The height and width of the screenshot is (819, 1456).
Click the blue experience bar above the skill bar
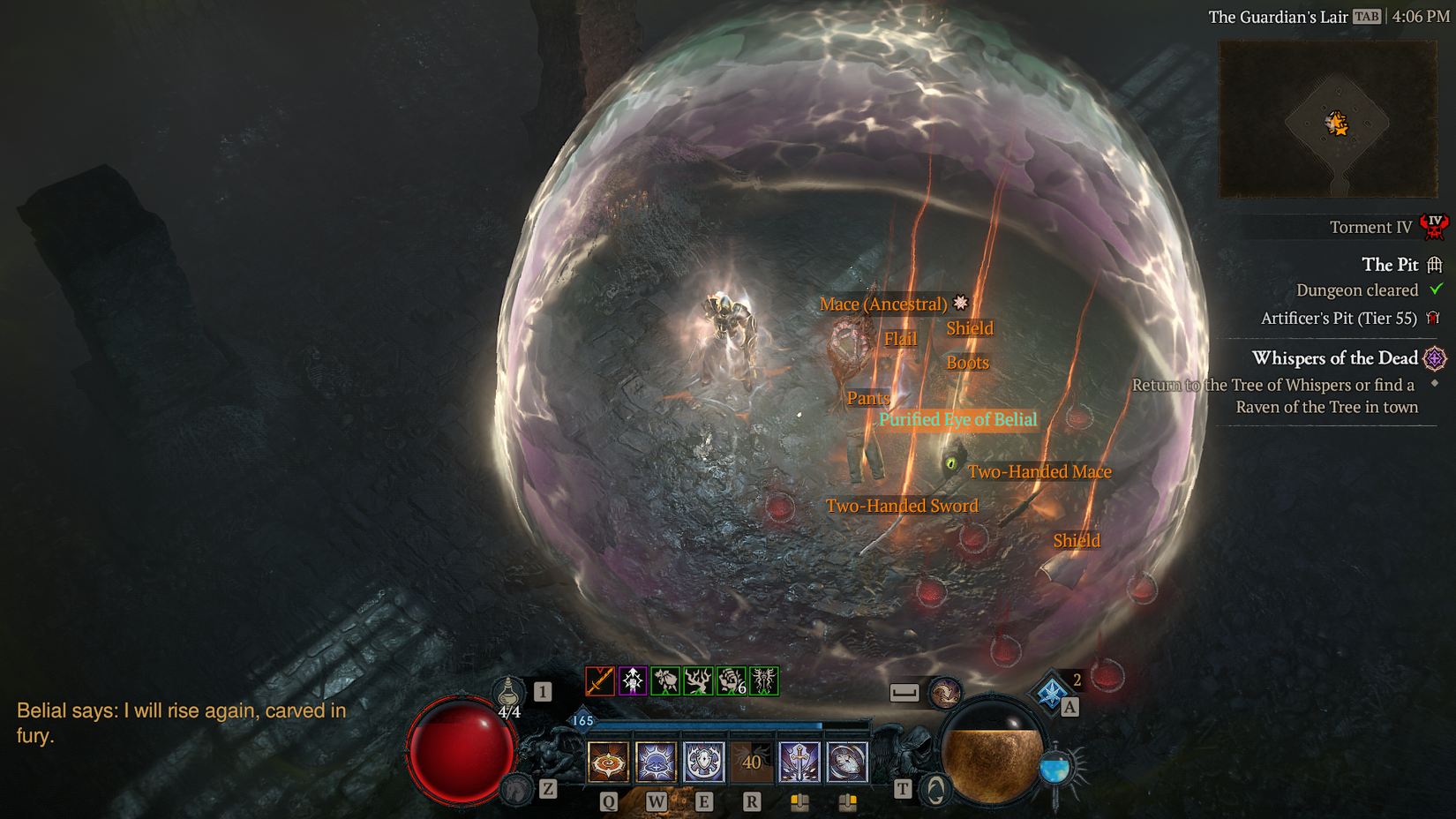pyautogui.click(x=712, y=725)
